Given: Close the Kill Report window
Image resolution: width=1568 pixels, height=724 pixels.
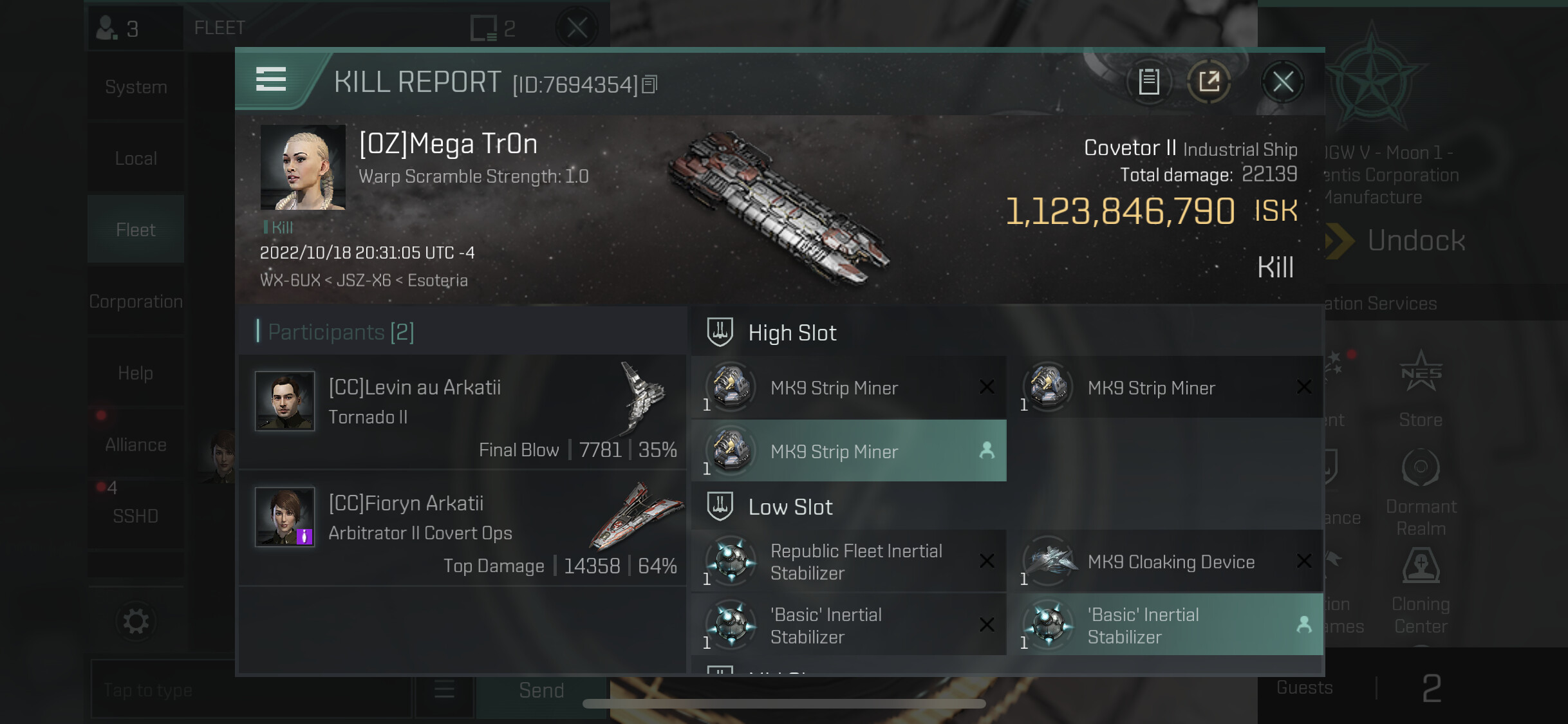Looking at the screenshot, I should [1282, 82].
